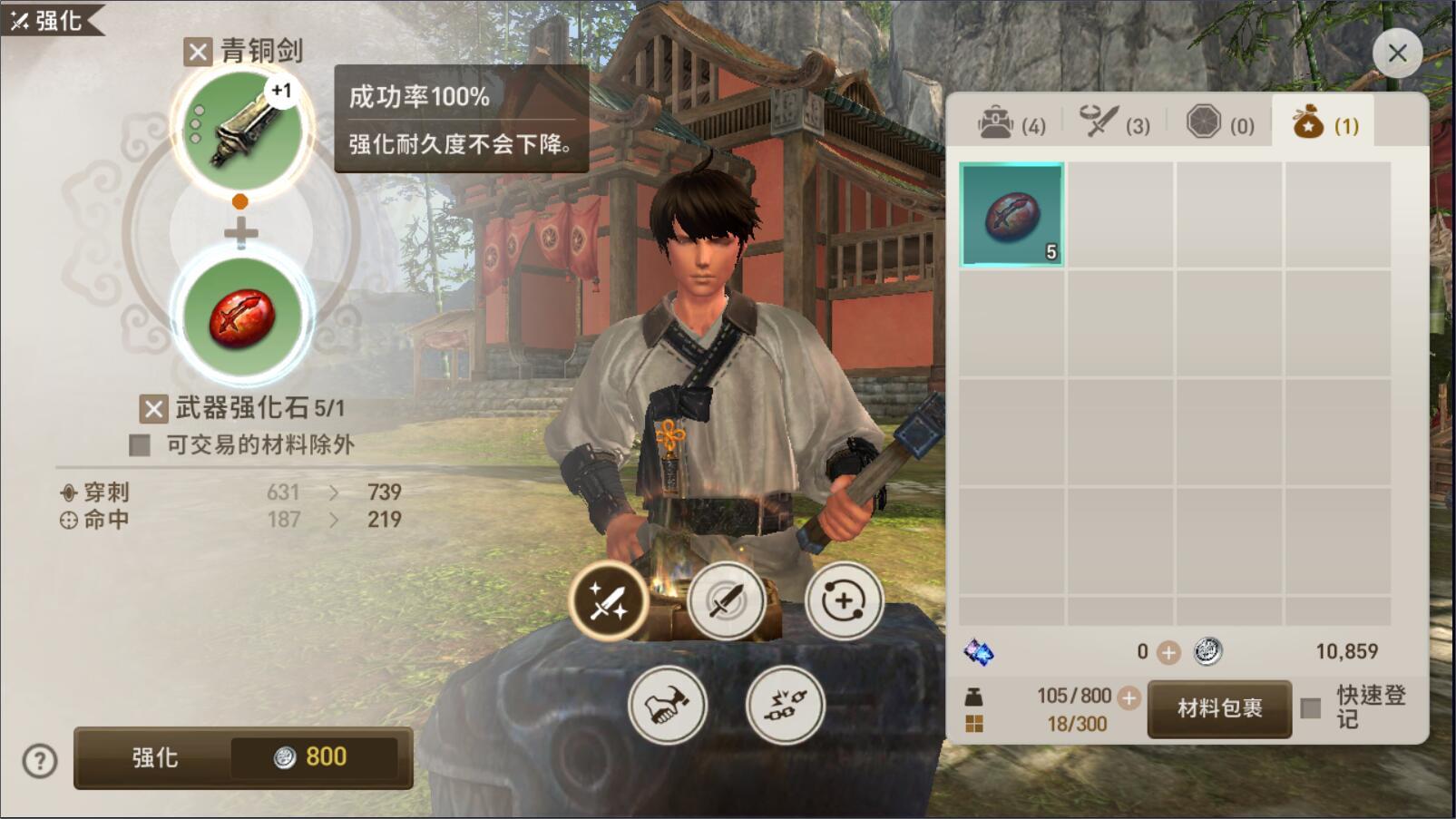Image resolution: width=1456 pixels, height=819 pixels.
Task: Enable the 快速登记 quick register checkbox
Action: 1311,708
